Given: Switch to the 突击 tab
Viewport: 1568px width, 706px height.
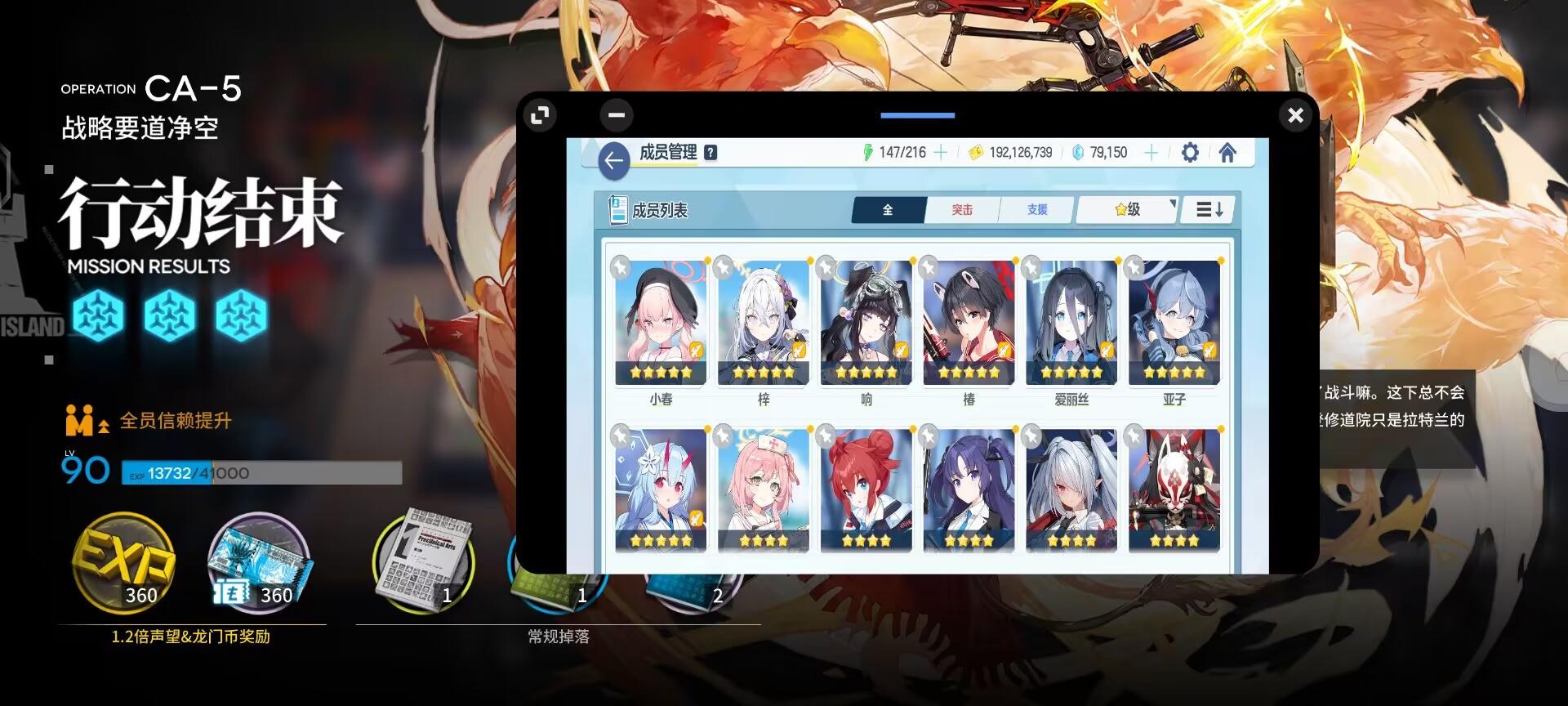Looking at the screenshot, I should click(x=962, y=209).
